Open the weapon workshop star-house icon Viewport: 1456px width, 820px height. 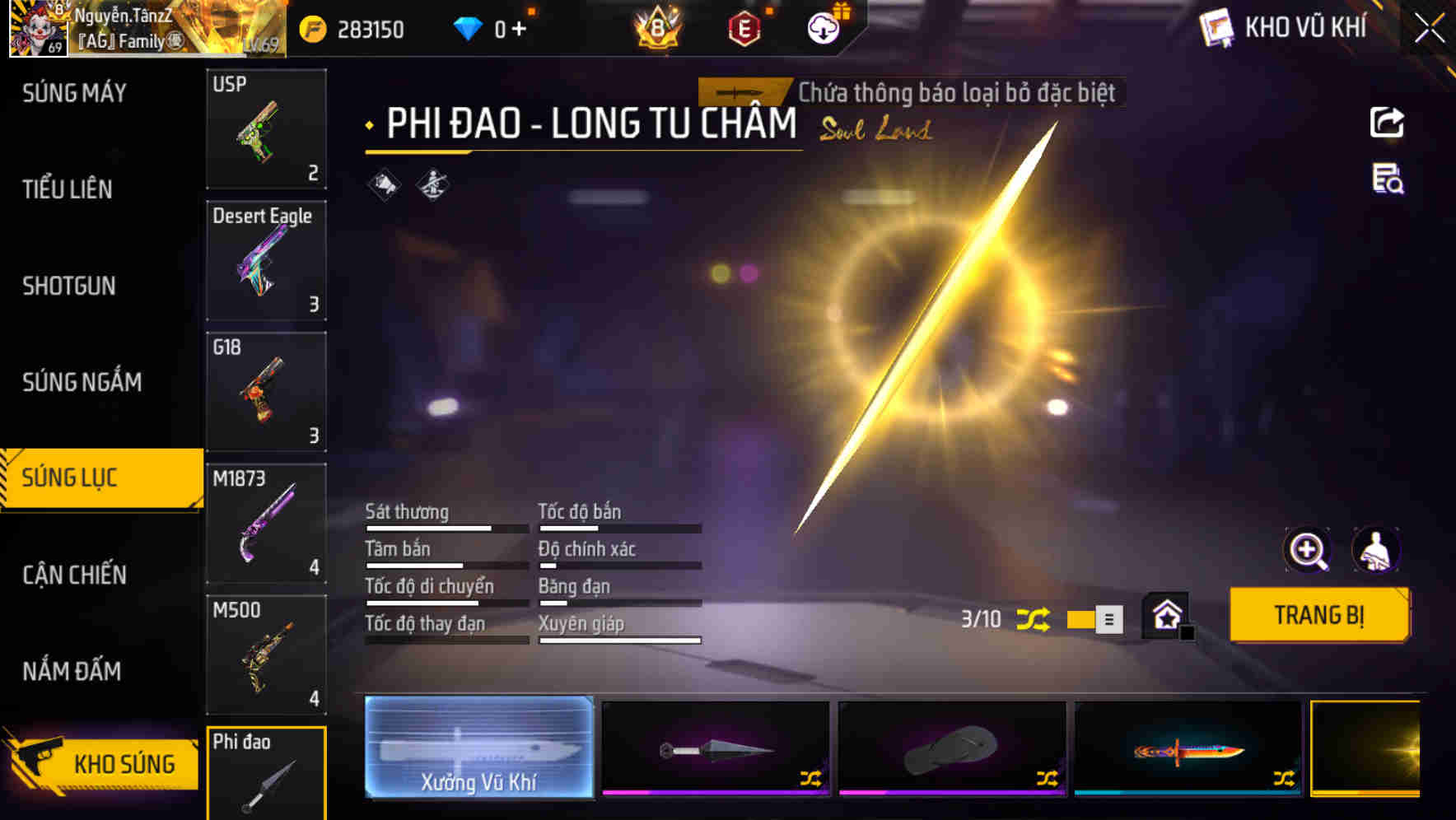pos(1164,616)
